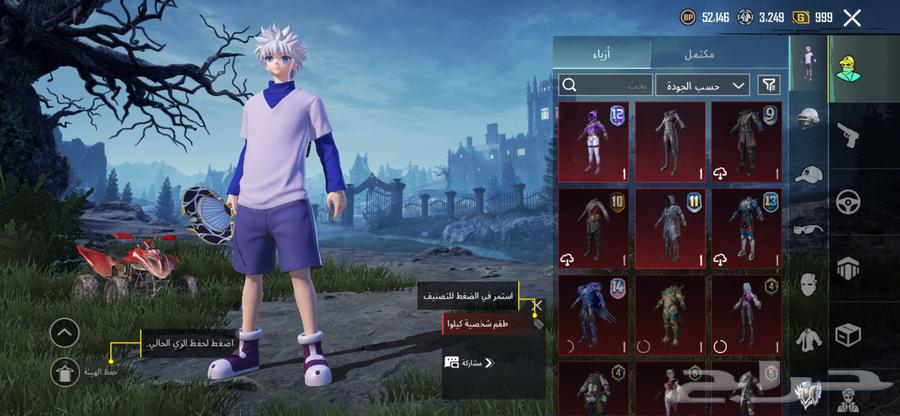Open the filter funnel button
The image size is (900, 416).
coord(770,85)
